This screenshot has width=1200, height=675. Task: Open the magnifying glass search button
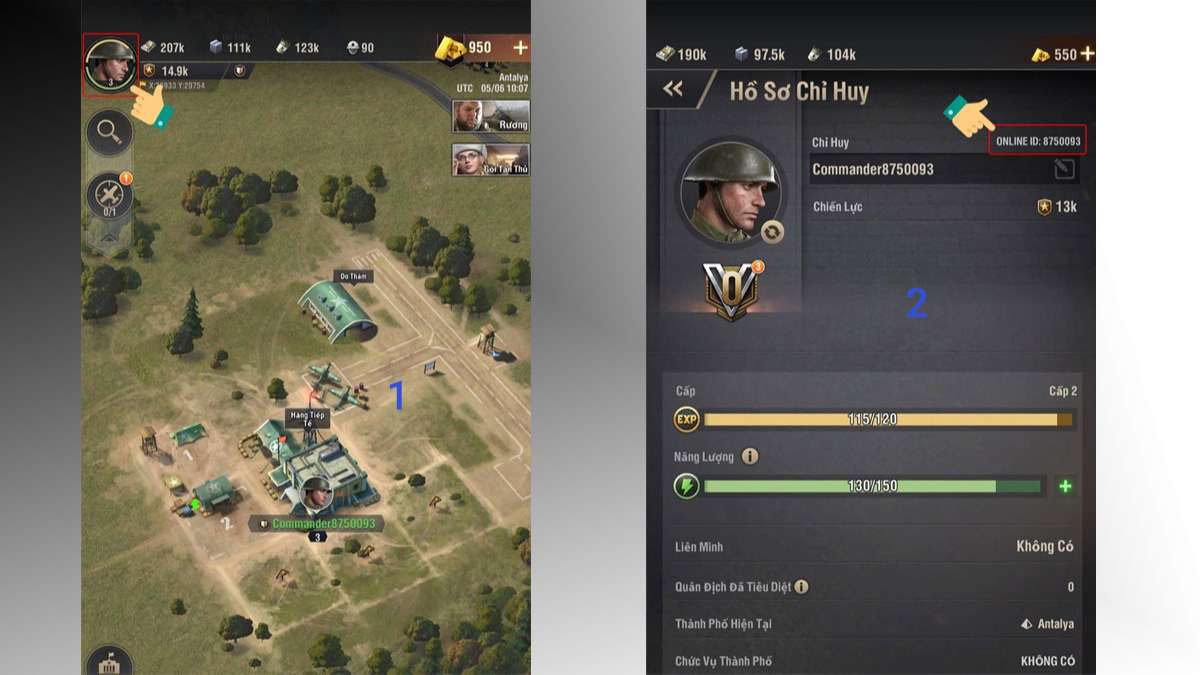(109, 131)
